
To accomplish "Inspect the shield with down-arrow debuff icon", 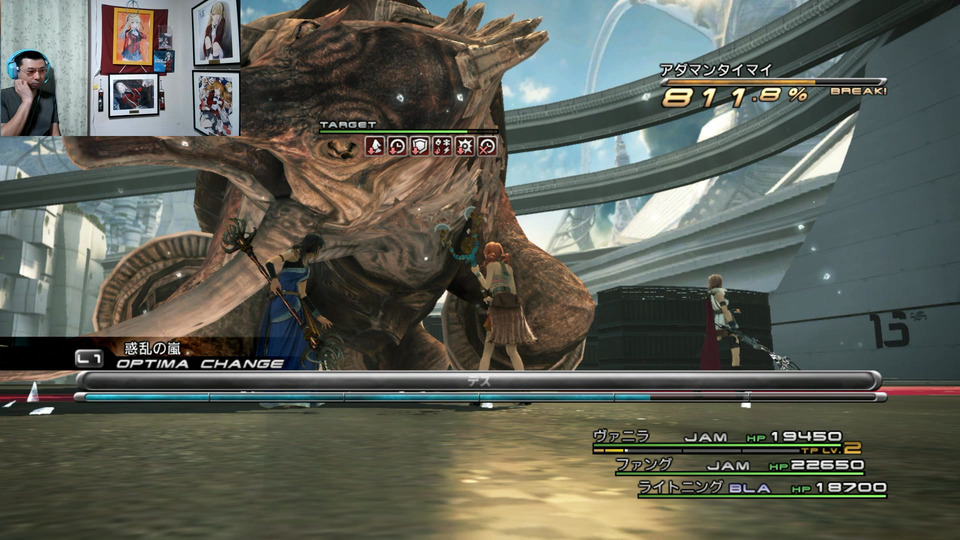I will coord(420,146).
